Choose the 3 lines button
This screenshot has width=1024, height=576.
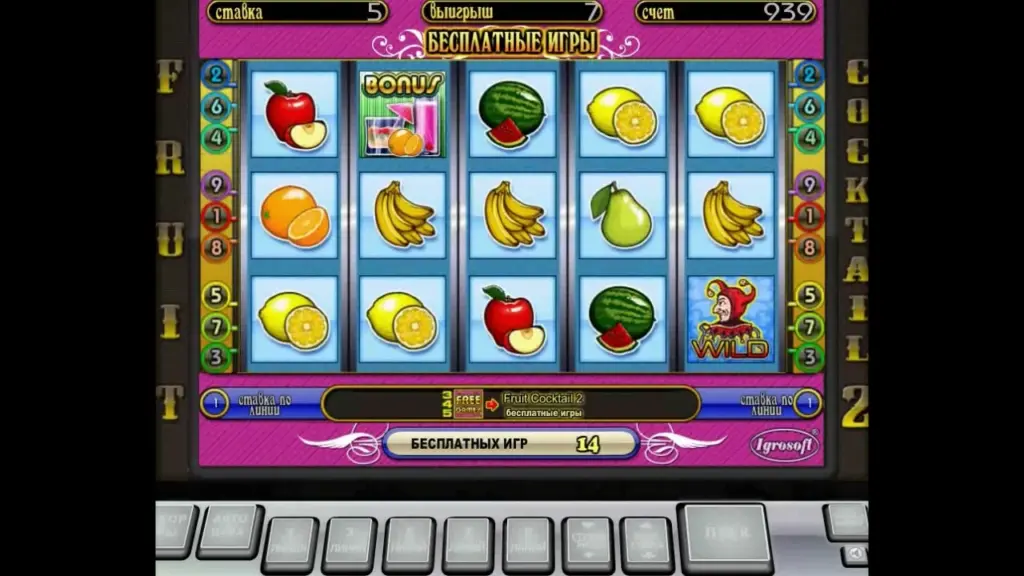(349, 544)
